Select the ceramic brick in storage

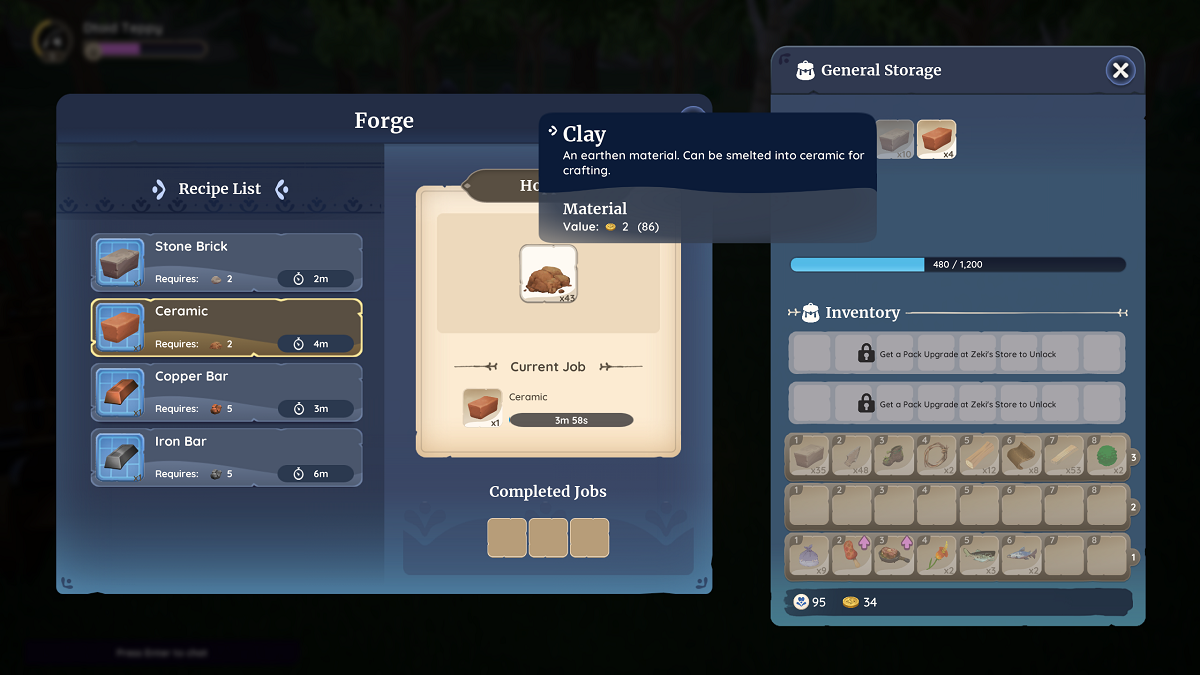(x=936, y=140)
